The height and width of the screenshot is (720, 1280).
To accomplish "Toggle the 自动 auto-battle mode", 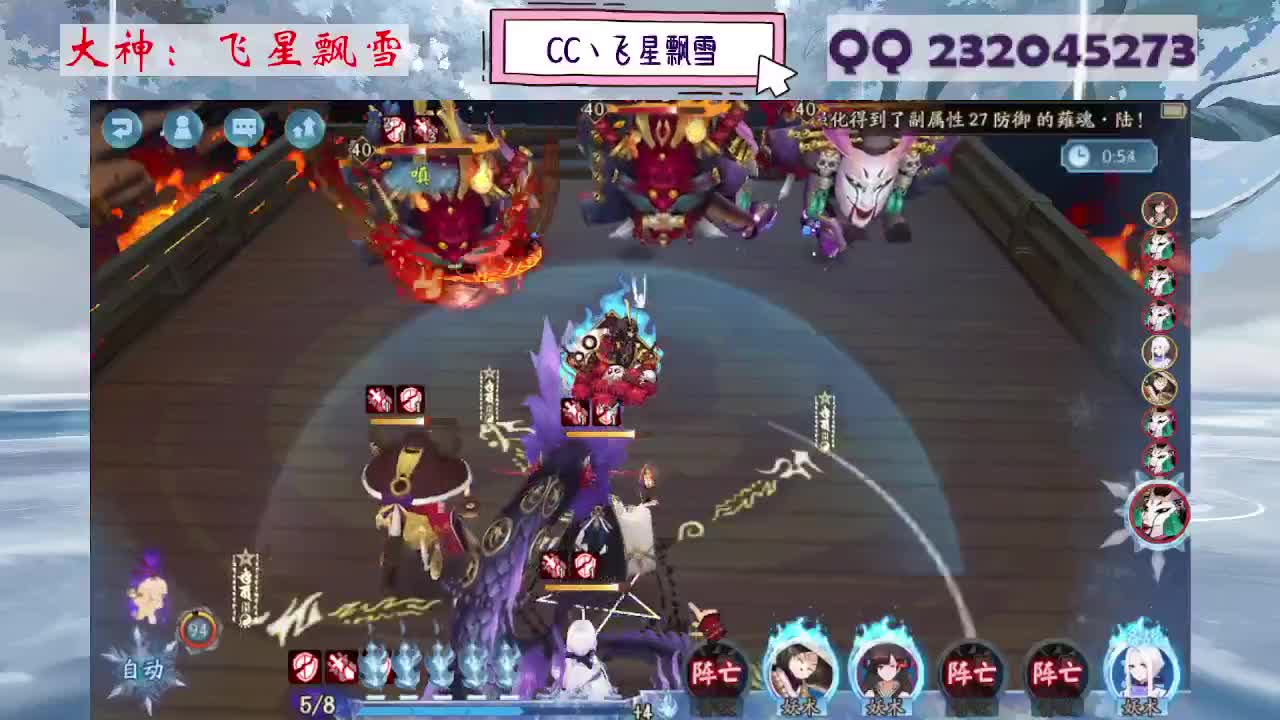I will (x=145, y=668).
